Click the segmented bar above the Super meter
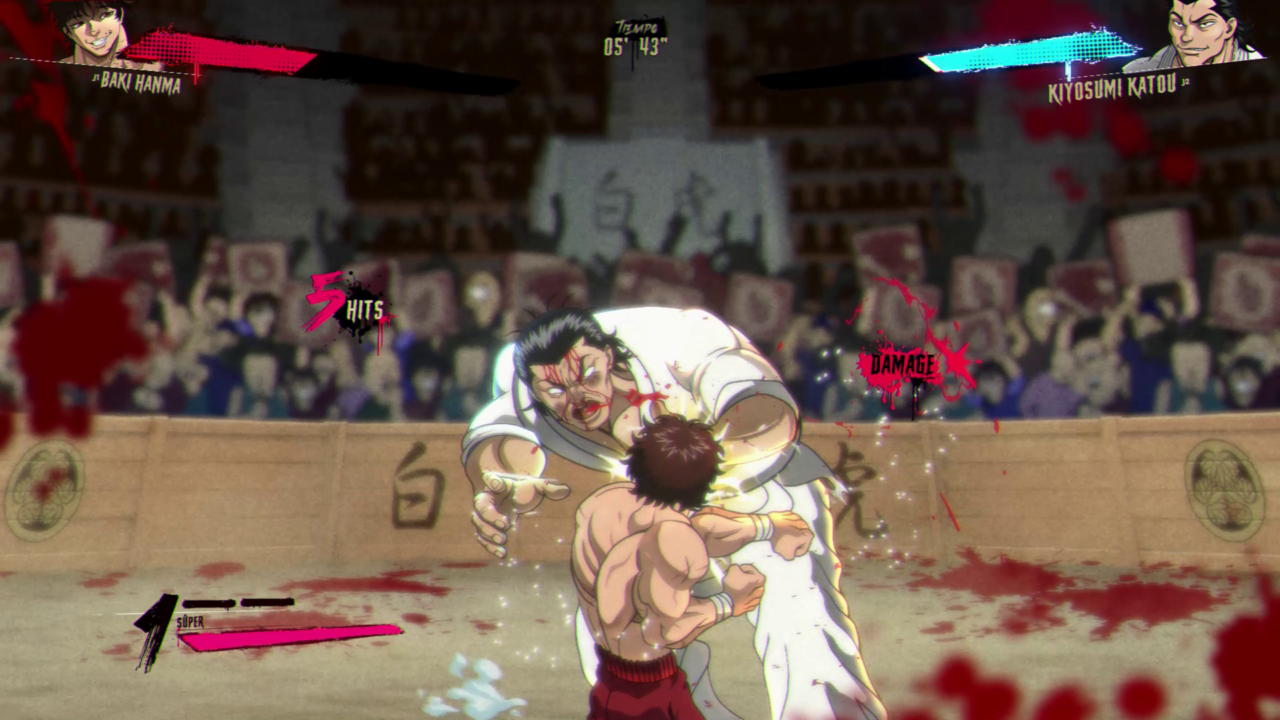Viewport: 1280px width, 720px height. [x=240, y=601]
